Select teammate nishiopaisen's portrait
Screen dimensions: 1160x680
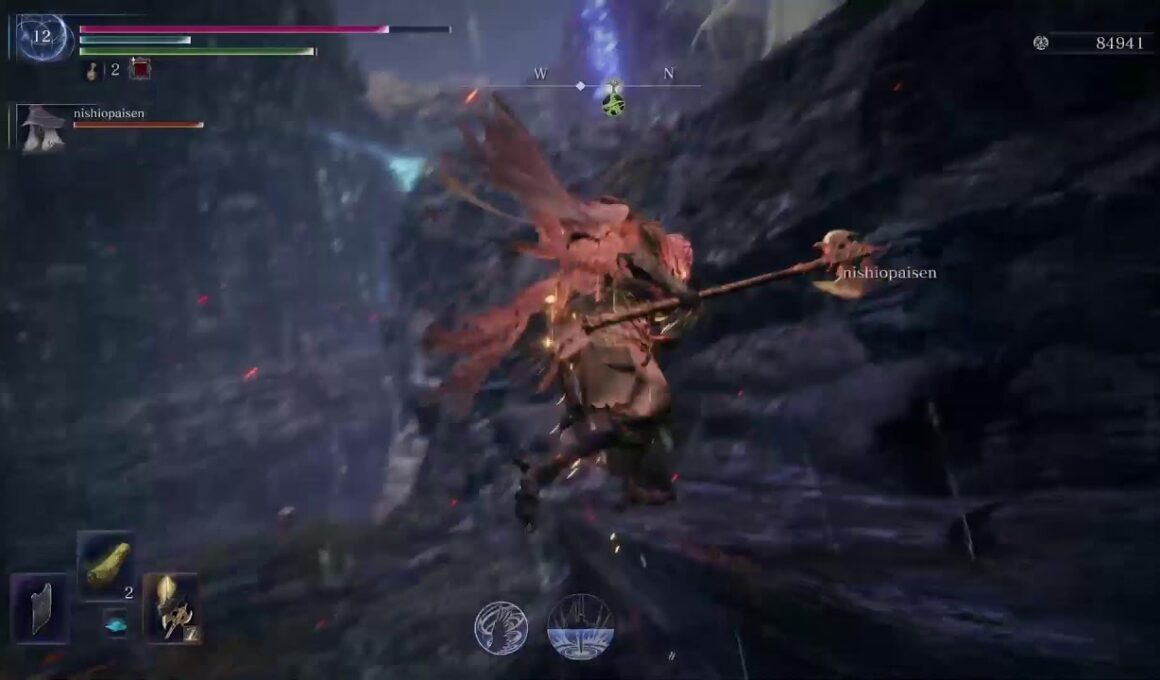point(43,127)
